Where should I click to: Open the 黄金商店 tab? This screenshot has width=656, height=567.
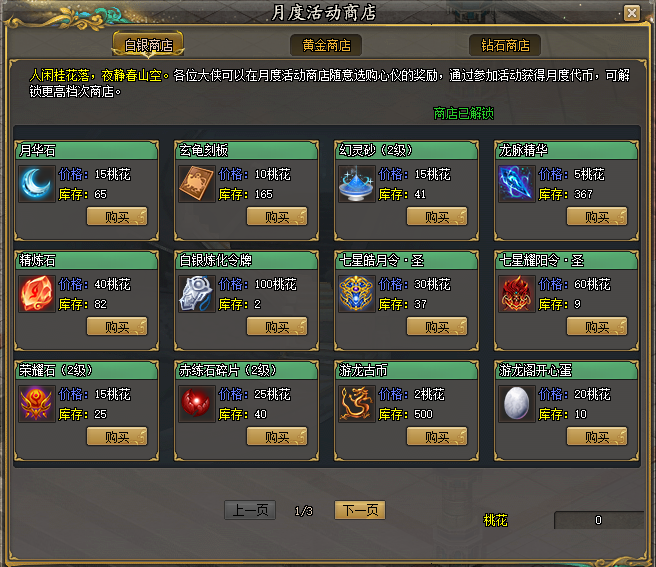pyautogui.click(x=326, y=46)
